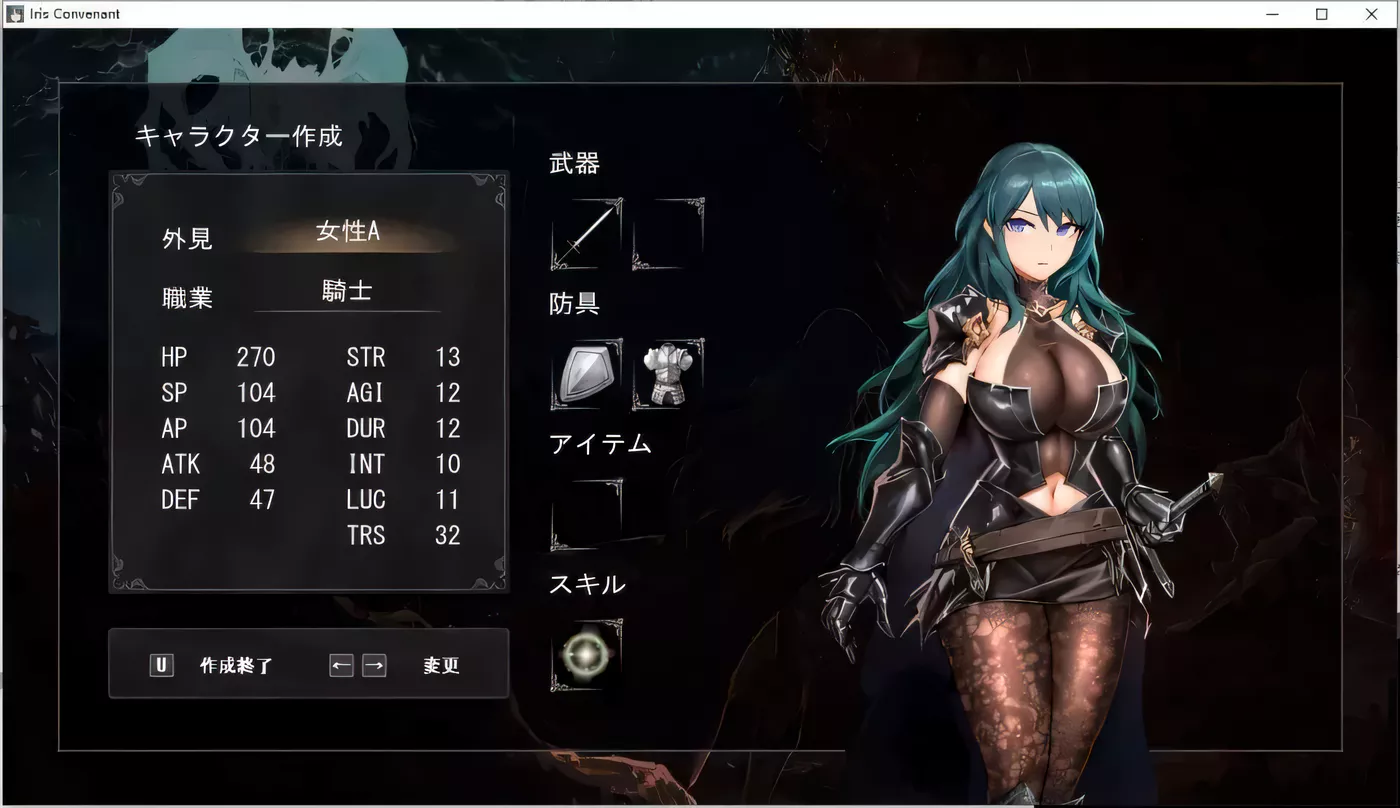Image resolution: width=1400 pixels, height=808 pixels.
Task: Click the HP value of 270
Action: click(256, 357)
